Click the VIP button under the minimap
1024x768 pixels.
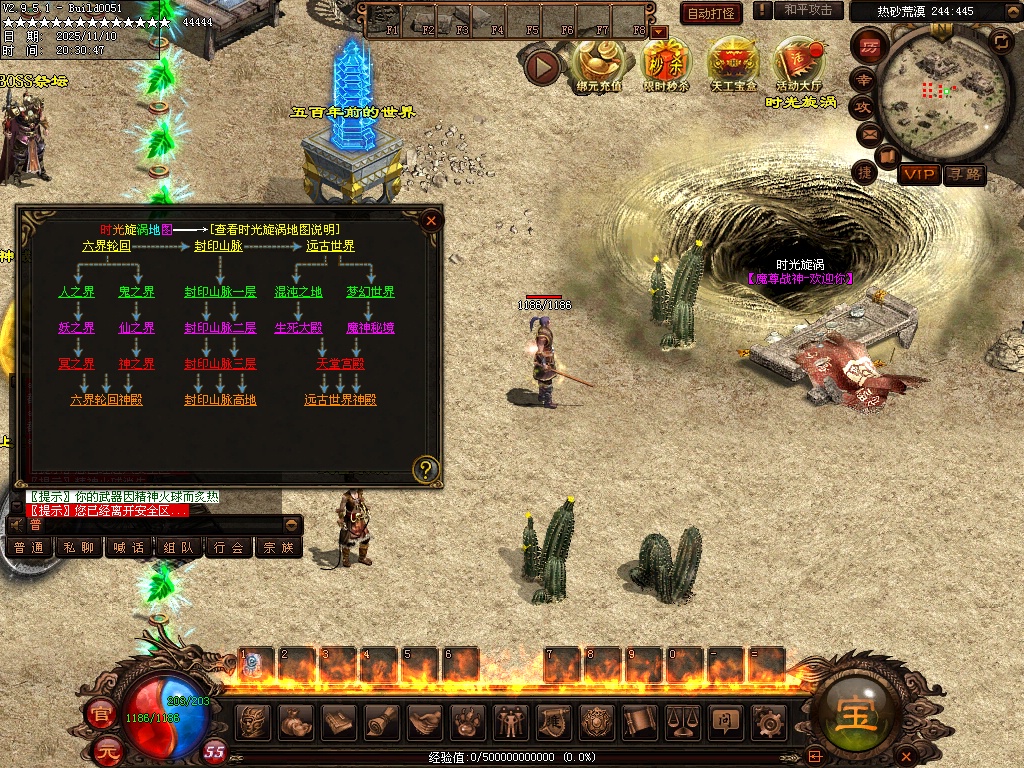pyautogui.click(x=918, y=175)
